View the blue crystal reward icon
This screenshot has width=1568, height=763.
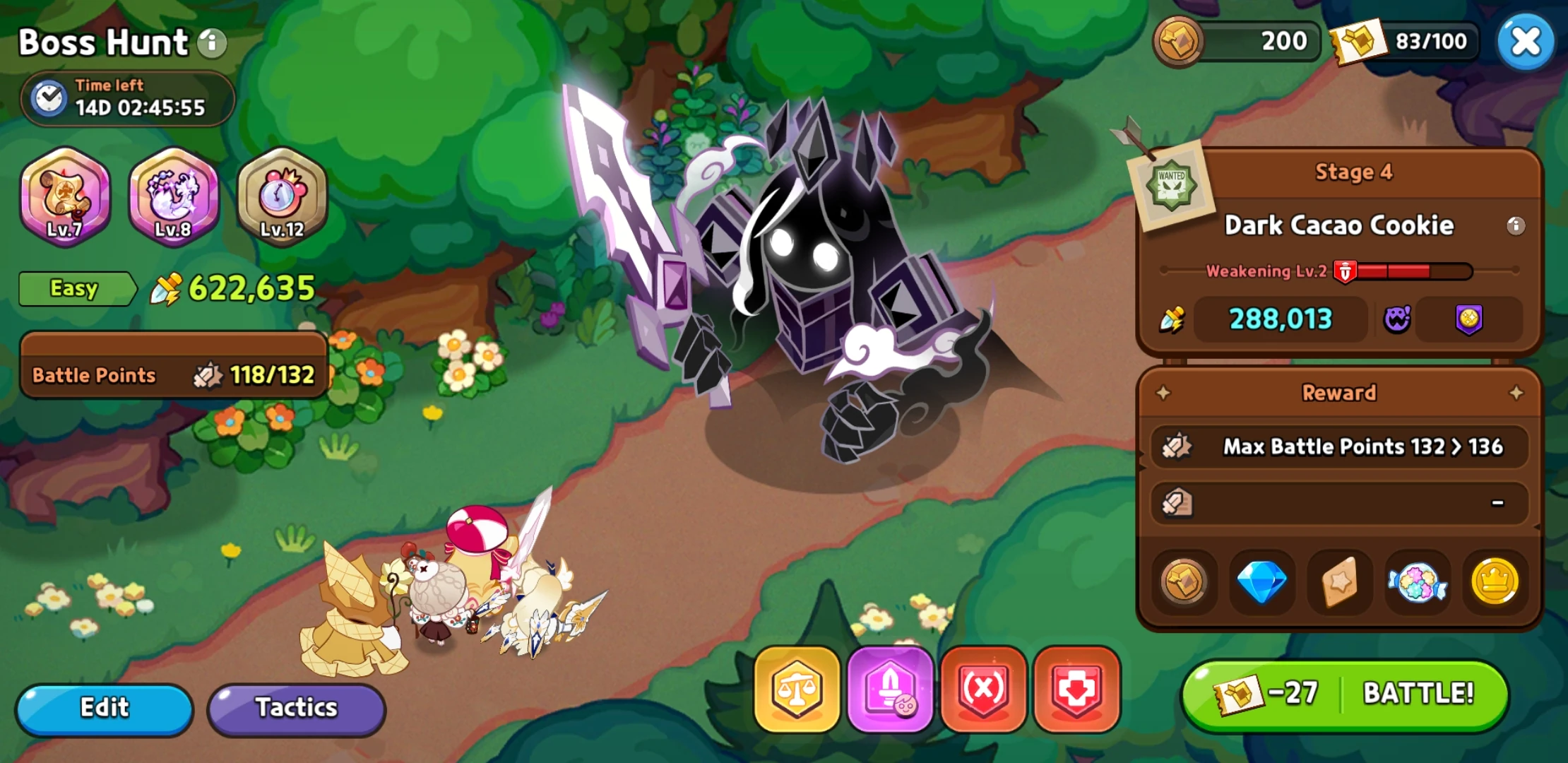point(1262,583)
